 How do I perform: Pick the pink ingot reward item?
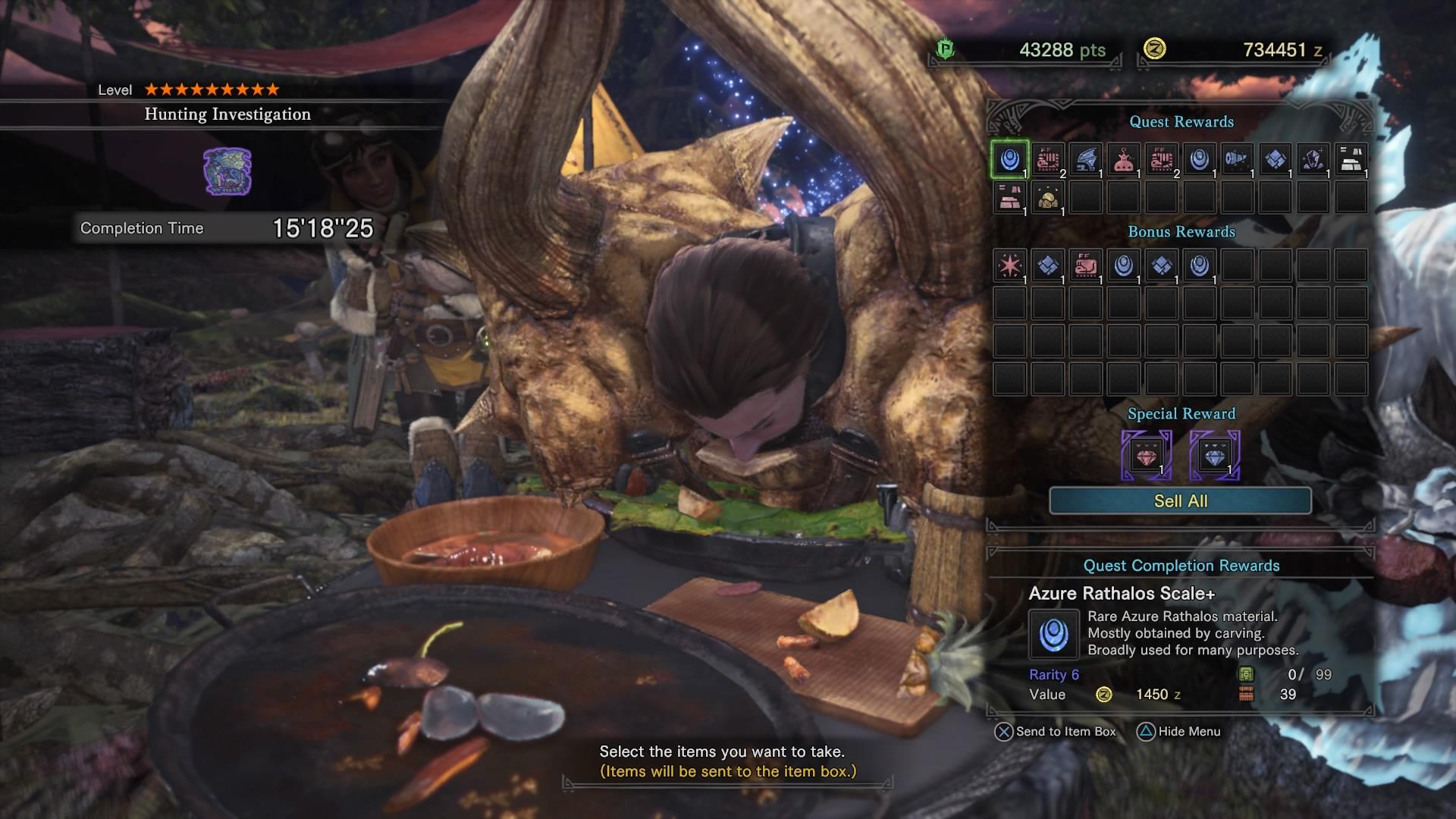(x=1009, y=198)
